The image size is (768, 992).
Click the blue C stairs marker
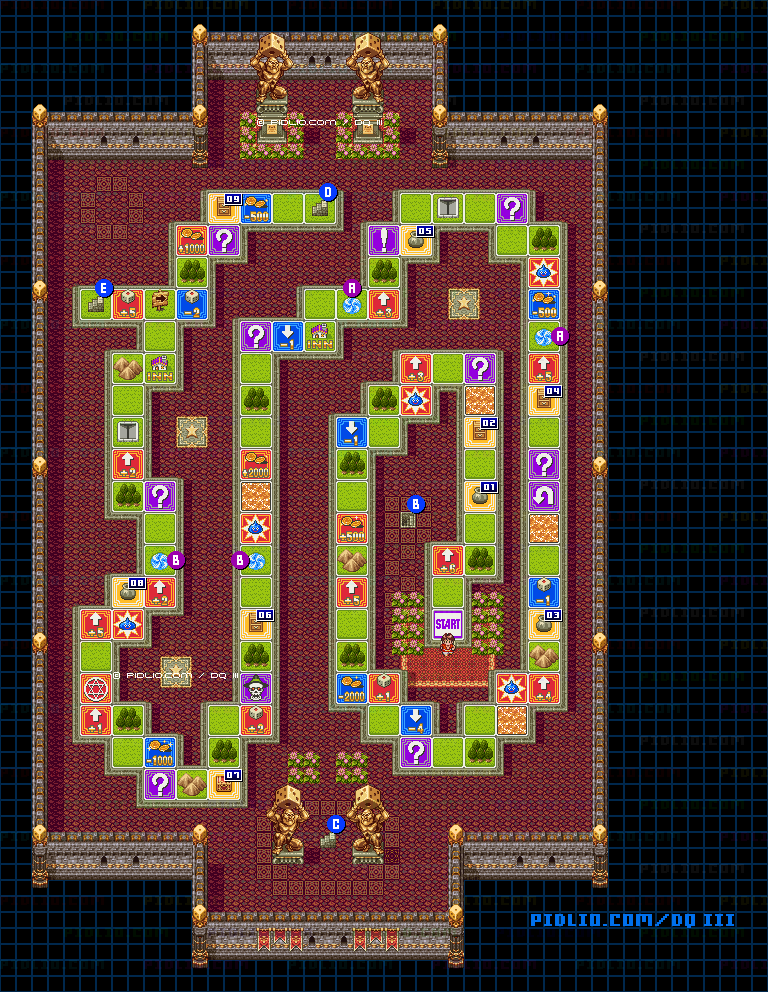(336, 824)
